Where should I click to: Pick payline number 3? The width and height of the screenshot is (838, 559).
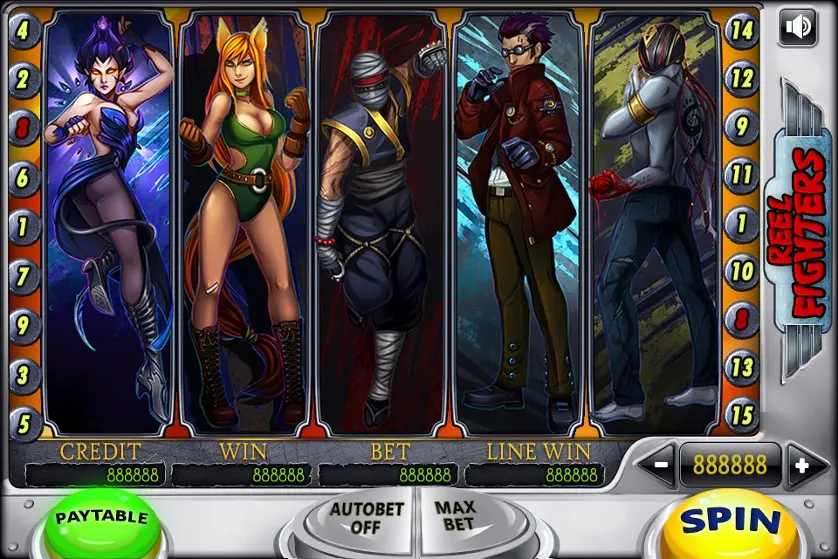(23, 372)
